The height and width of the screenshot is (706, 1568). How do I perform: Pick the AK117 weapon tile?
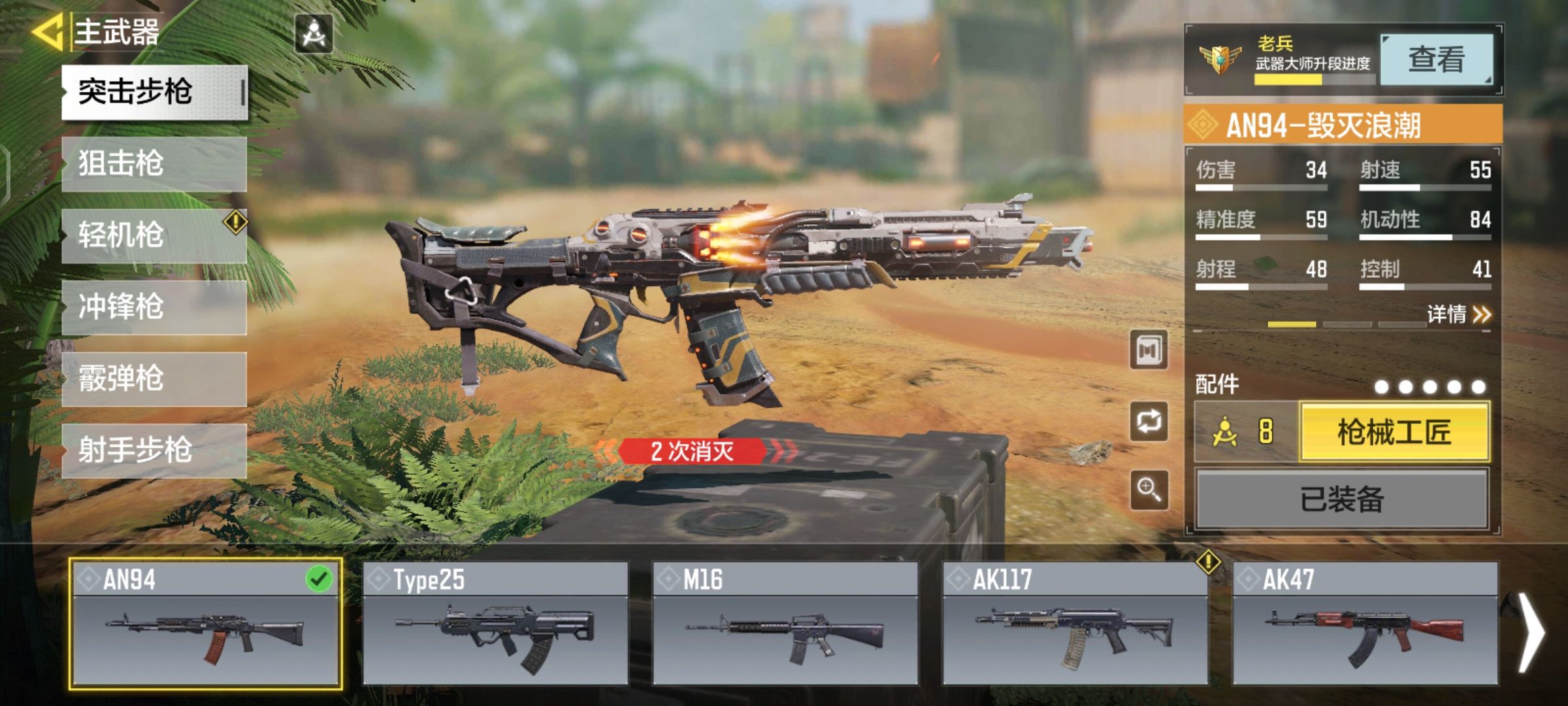pyautogui.click(x=1075, y=624)
